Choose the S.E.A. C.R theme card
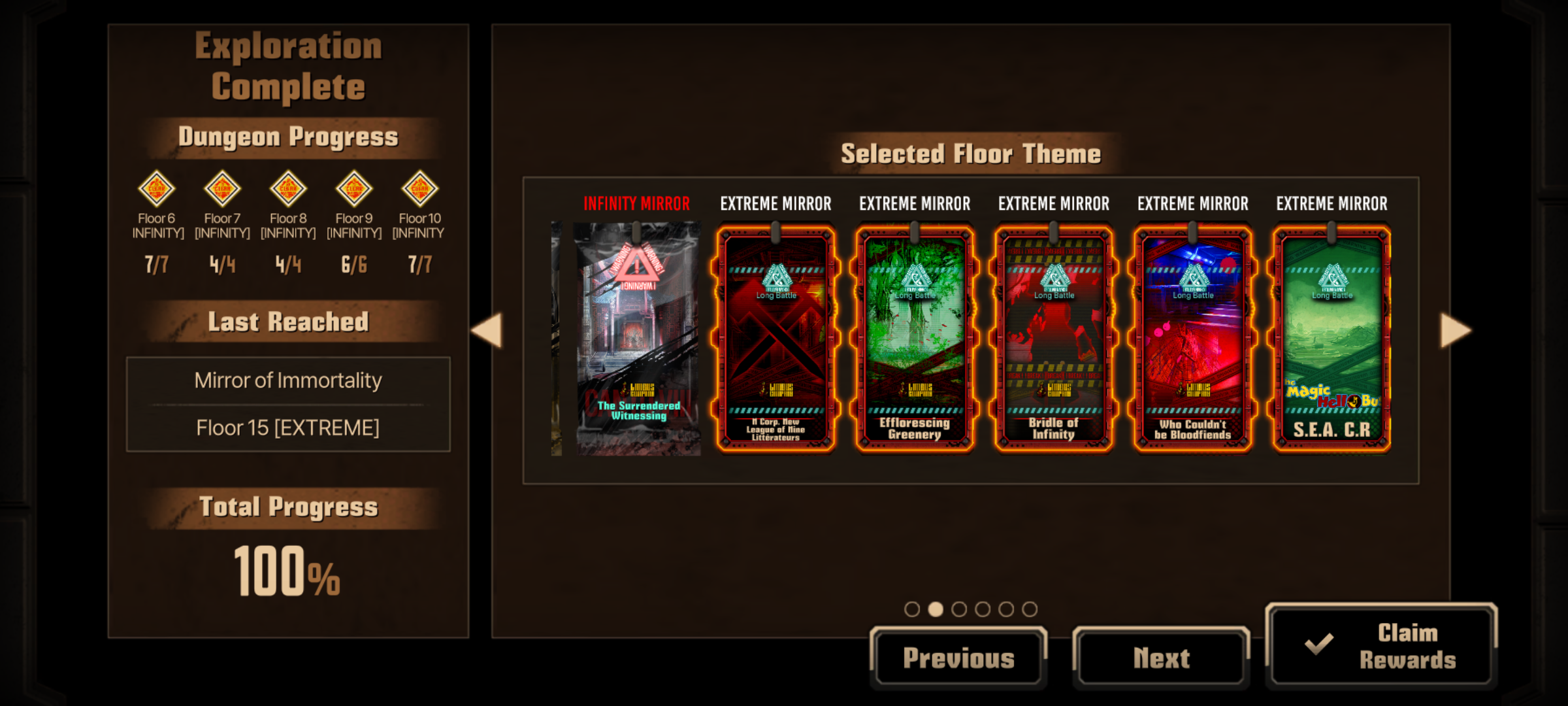1568x706 pixels. [1331, 339]
